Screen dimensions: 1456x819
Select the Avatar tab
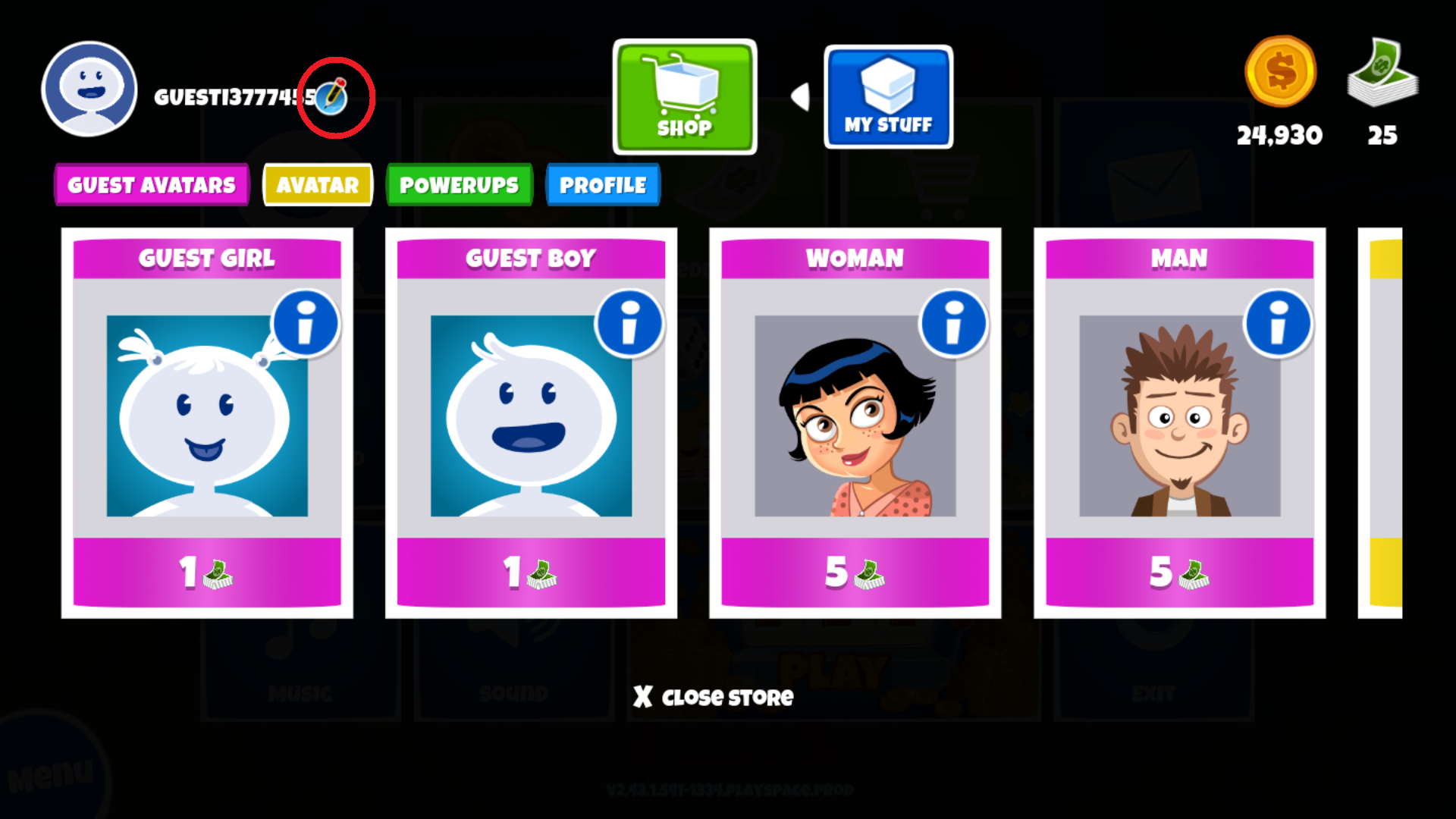317,184
